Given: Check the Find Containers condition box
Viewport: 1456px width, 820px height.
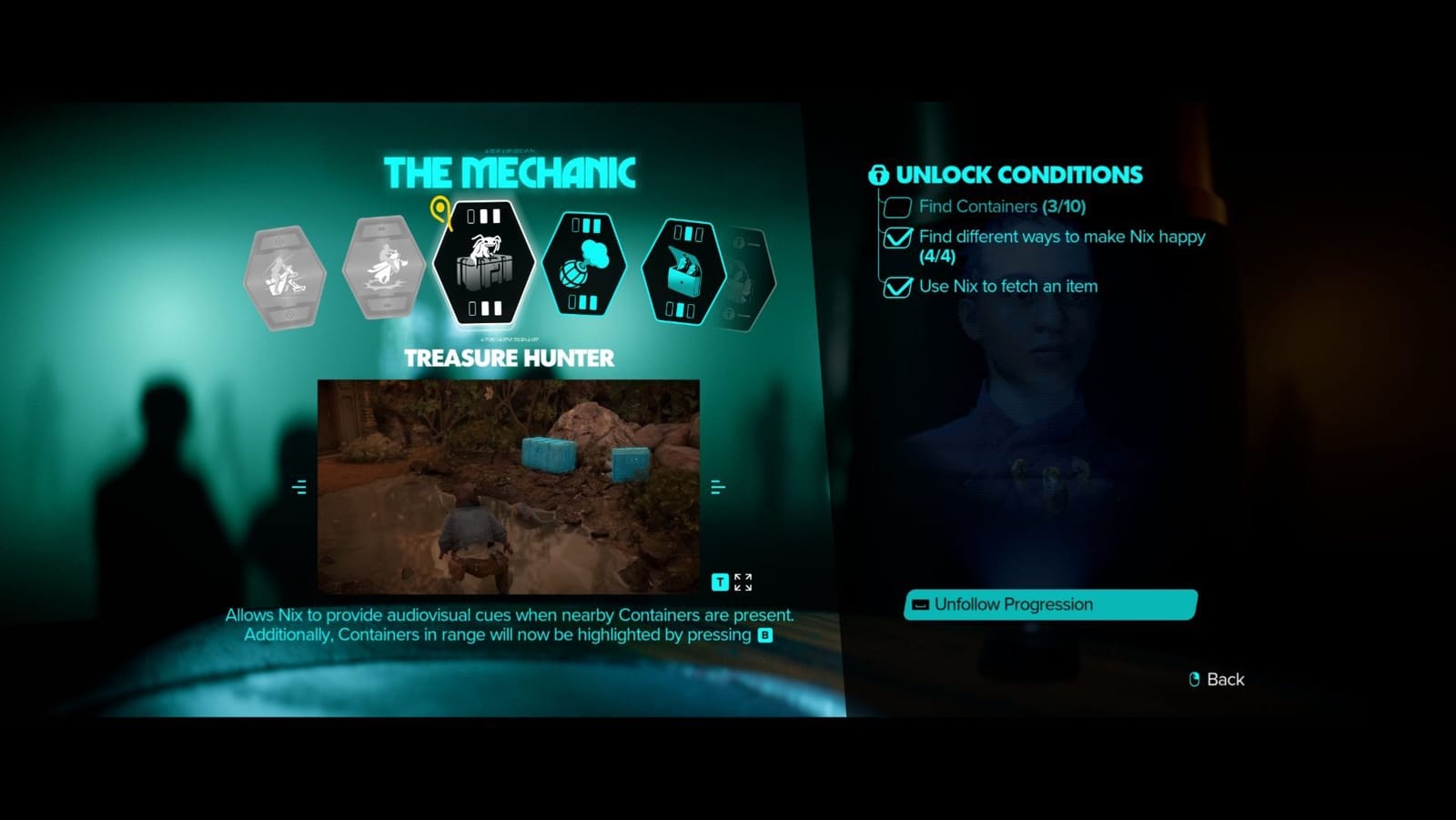Looking at the screenshot, I should pyautogui.click(x=896, y=208).
